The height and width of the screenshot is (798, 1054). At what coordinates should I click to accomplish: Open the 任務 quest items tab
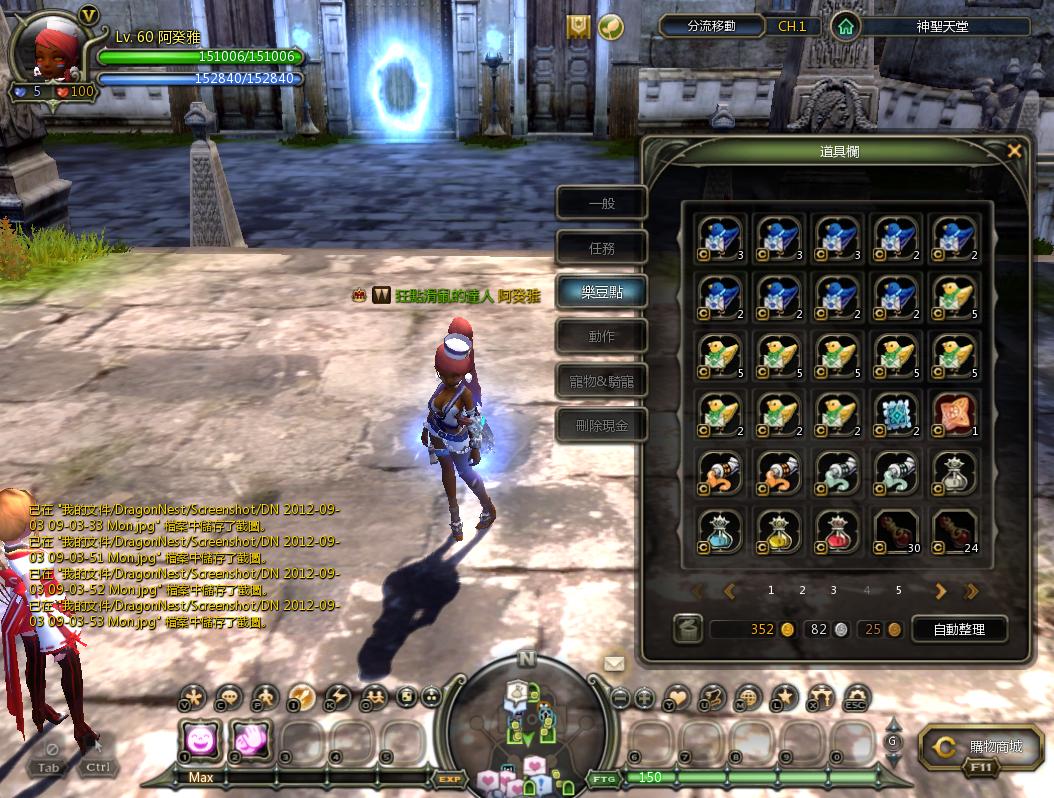click(602, 247)
